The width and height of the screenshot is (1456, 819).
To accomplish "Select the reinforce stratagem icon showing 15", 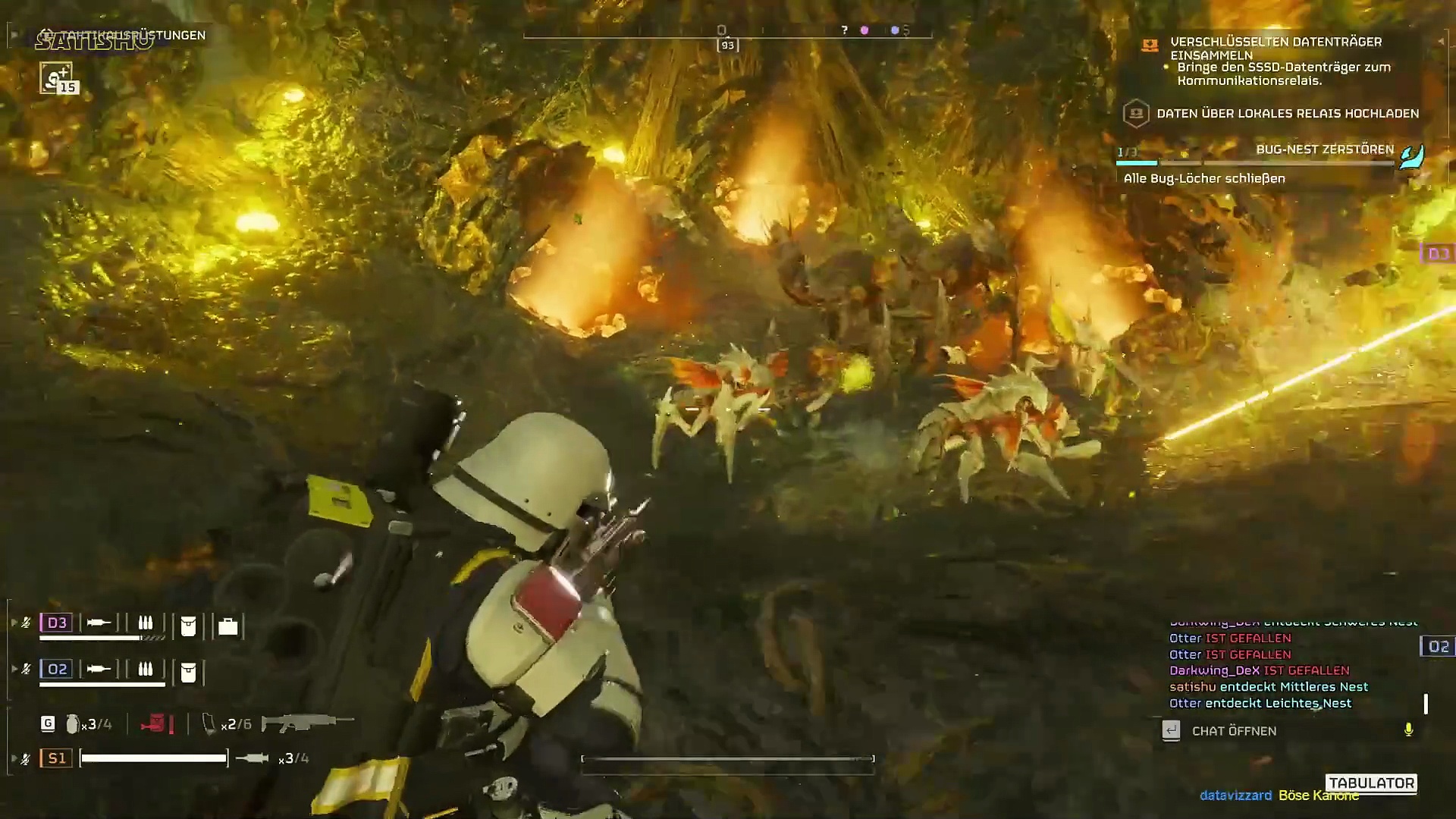I will 57,78.
